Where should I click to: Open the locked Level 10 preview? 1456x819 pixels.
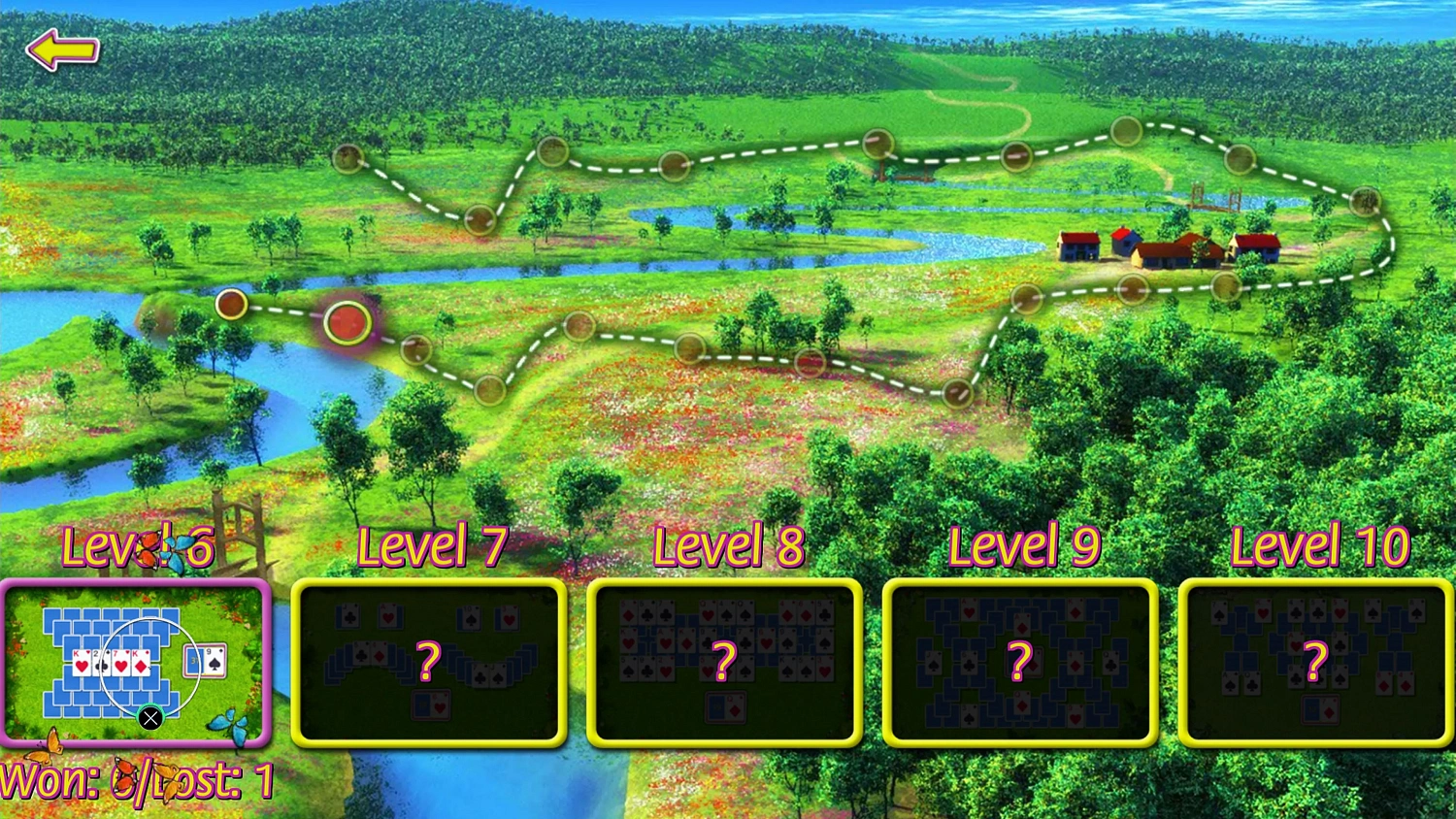[1313, 663]
